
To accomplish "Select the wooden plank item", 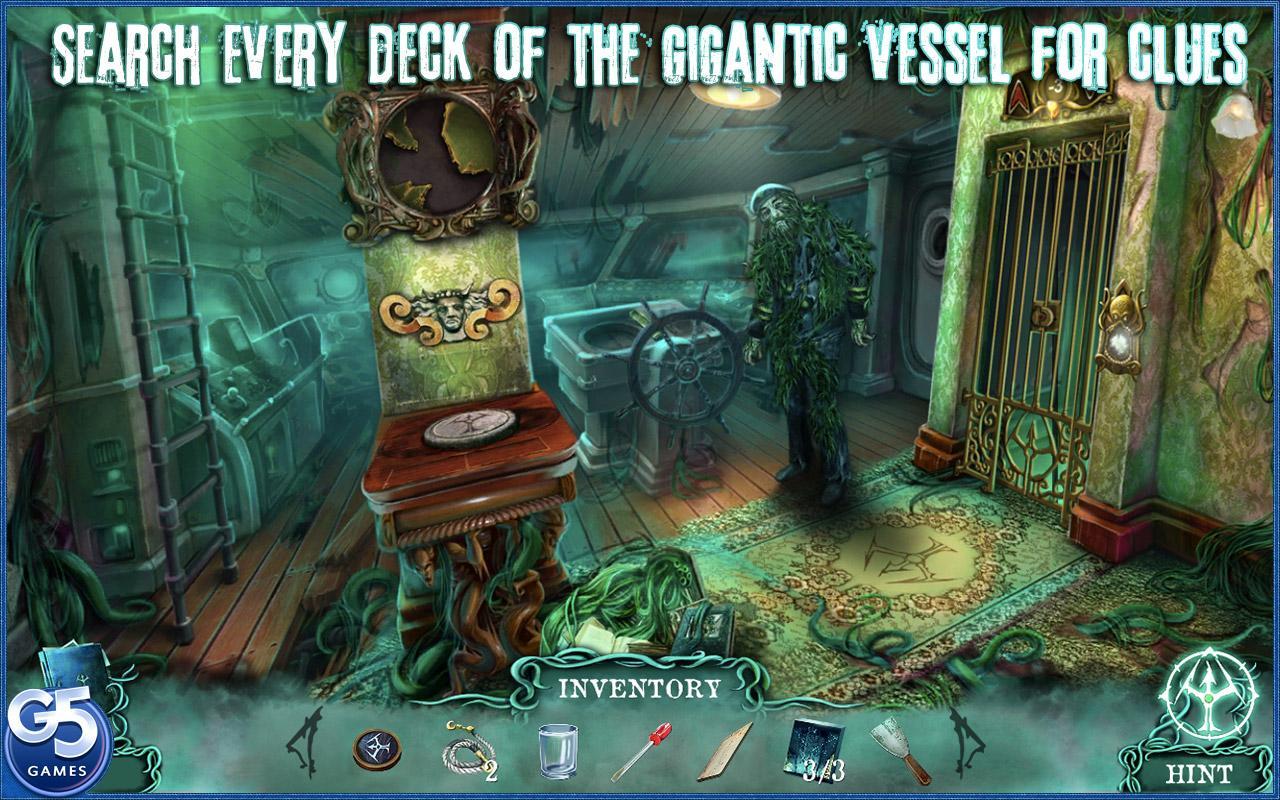I will (727, 753).
